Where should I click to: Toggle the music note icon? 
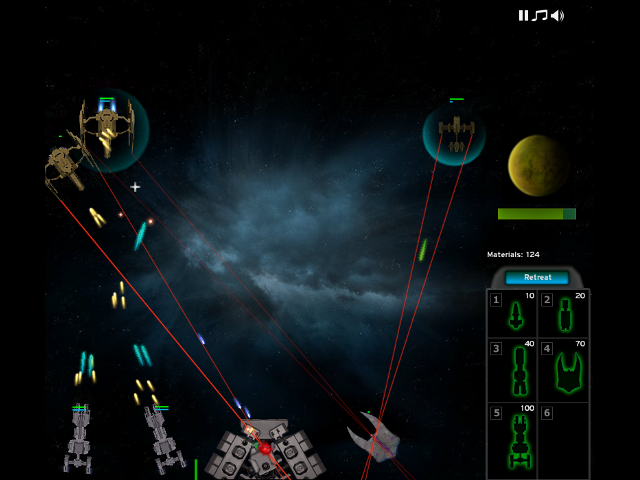[x=540, y=15]
